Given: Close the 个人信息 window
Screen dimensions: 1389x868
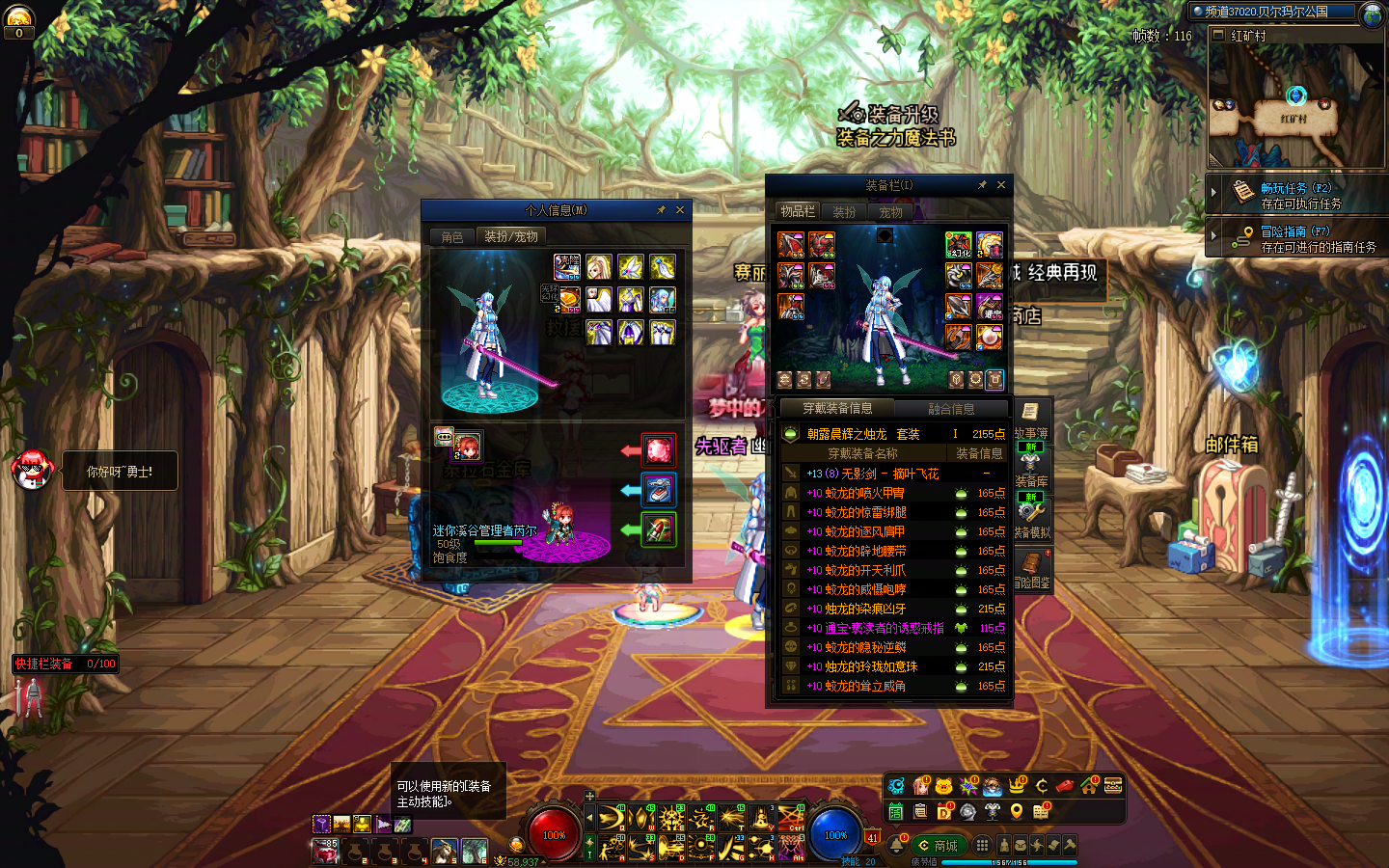Looking at the screenshot, I should [680, 210].
